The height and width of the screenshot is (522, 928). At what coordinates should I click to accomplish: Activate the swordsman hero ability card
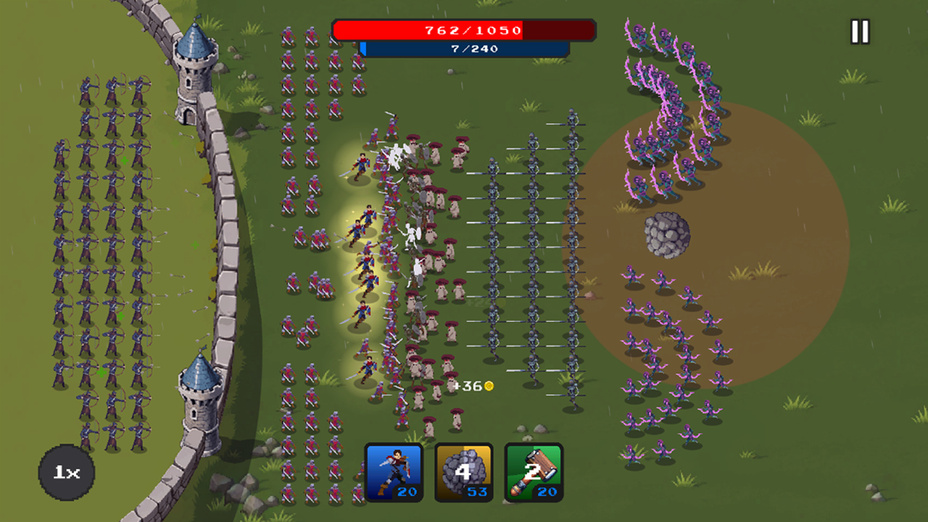pos(393,472)
